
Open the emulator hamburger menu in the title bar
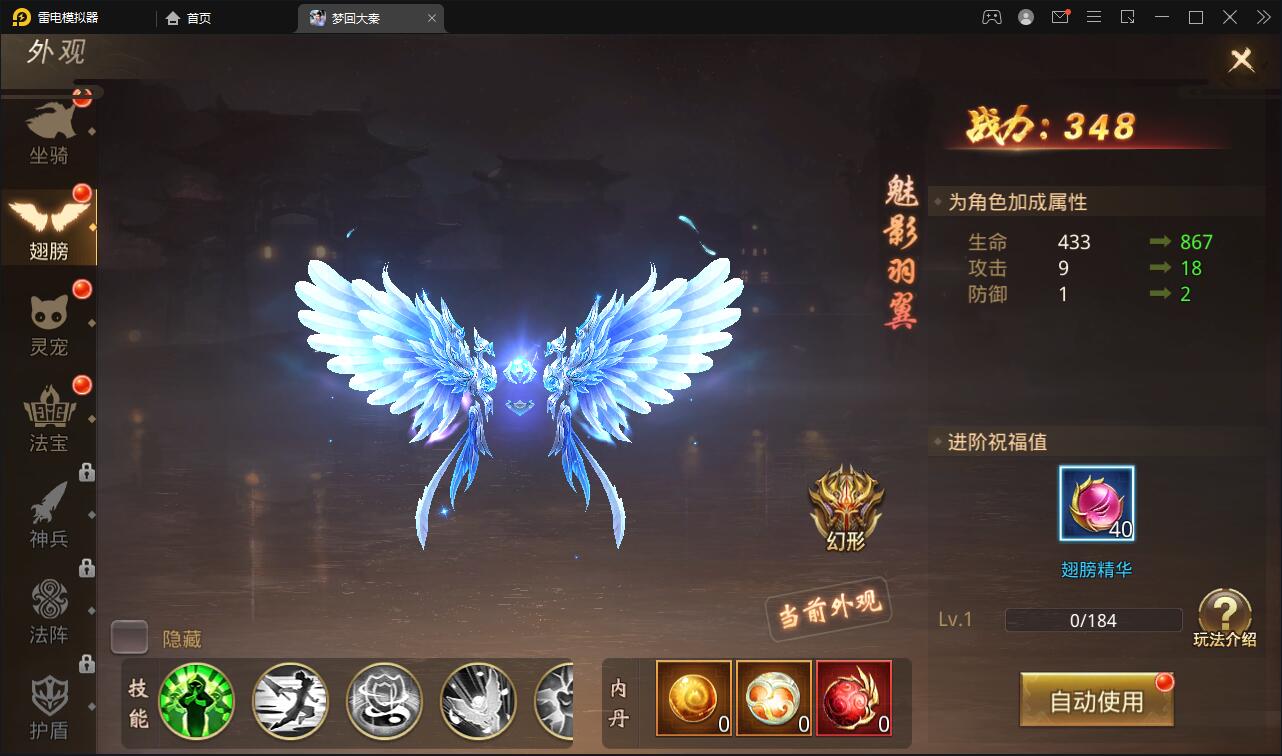coord(1095,17)
